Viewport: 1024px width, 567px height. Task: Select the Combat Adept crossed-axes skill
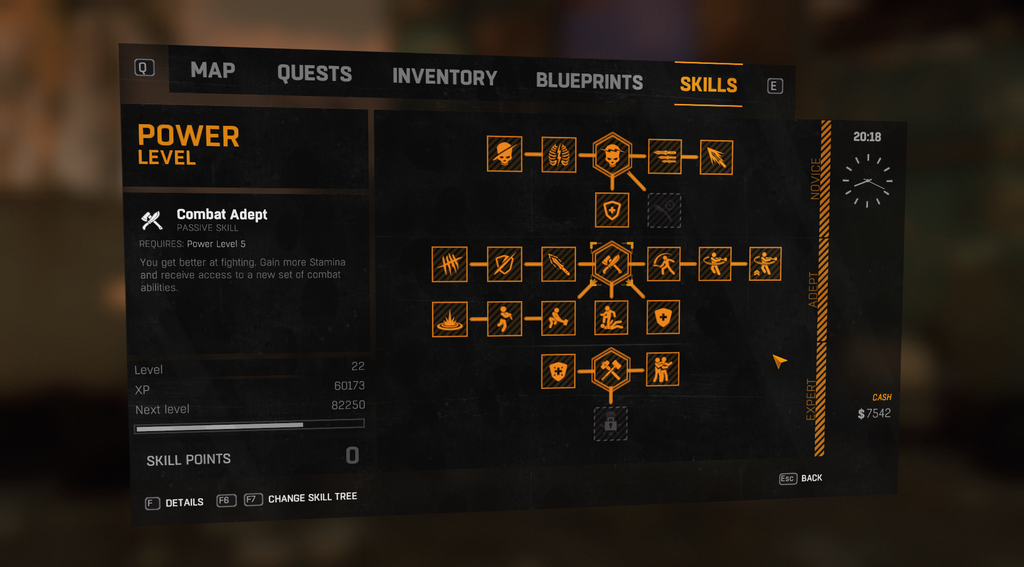click(610, 264)
